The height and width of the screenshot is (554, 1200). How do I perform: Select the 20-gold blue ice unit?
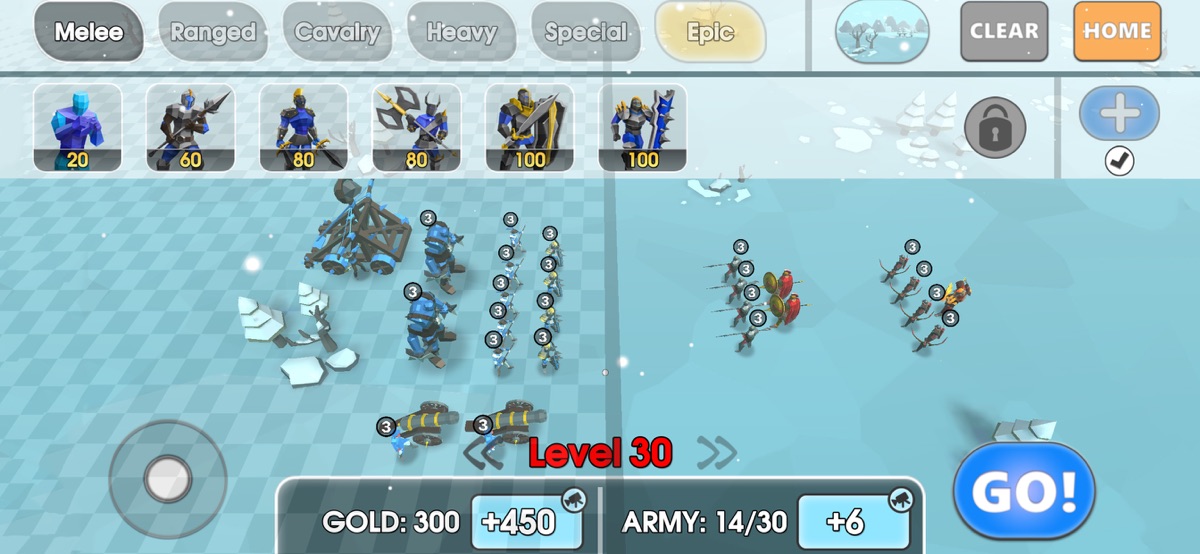coord(78,127)
